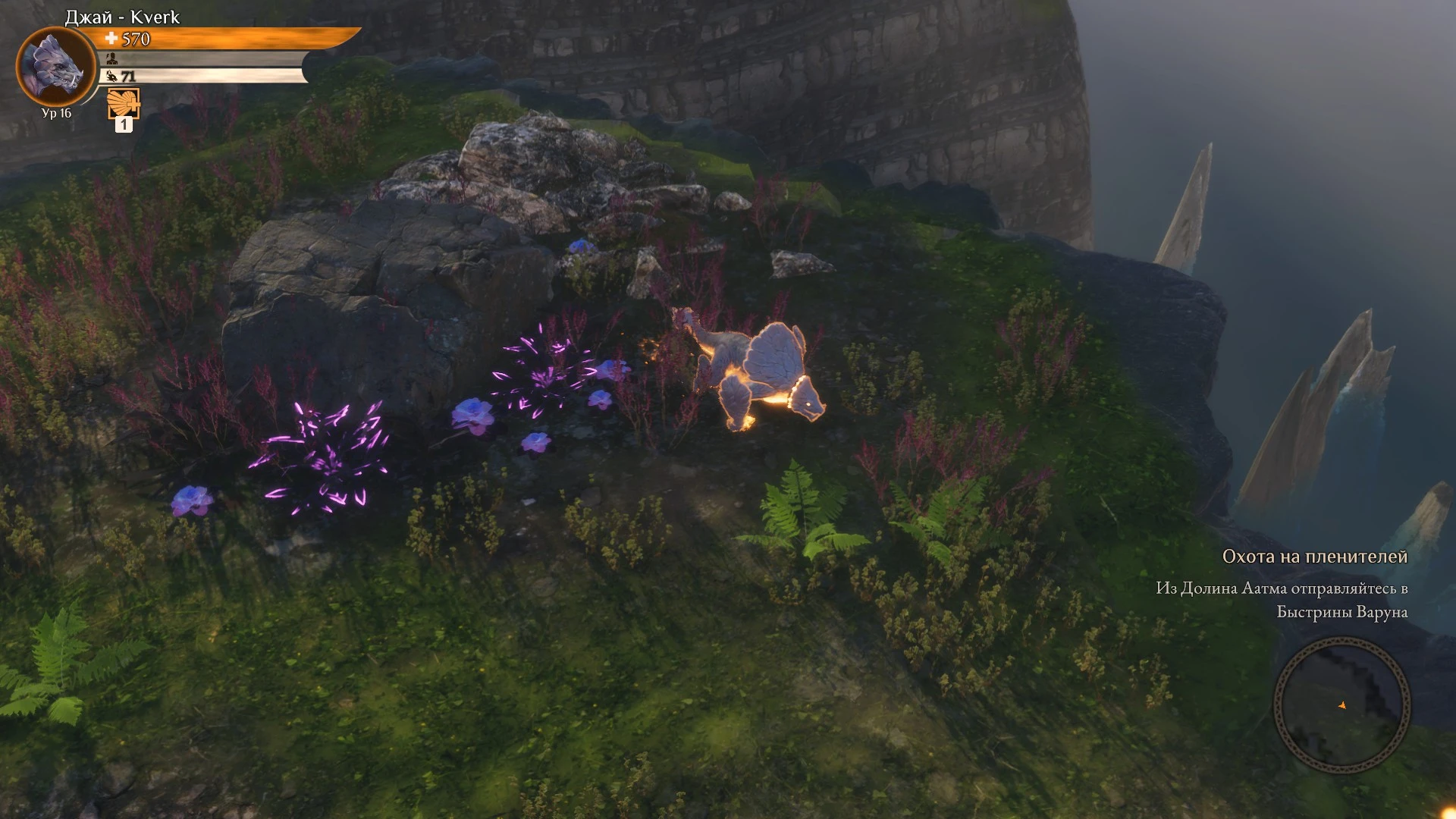Open the circular minimap
Image resolution: width=1456 pixels, height=819 pixels.
pos(1341,705)
